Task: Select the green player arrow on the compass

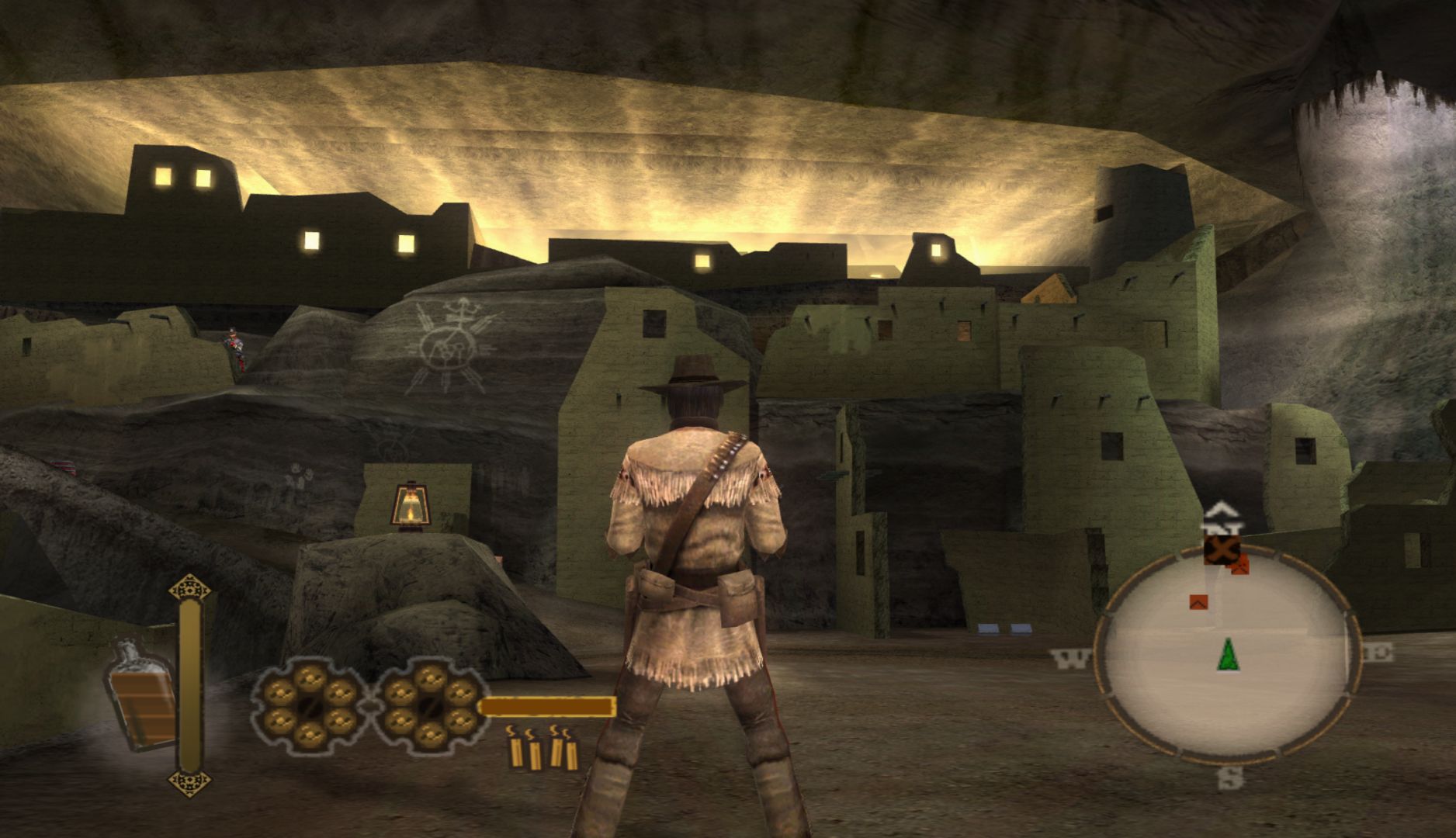Action: pyautogui.click(x=1227, y=654)
